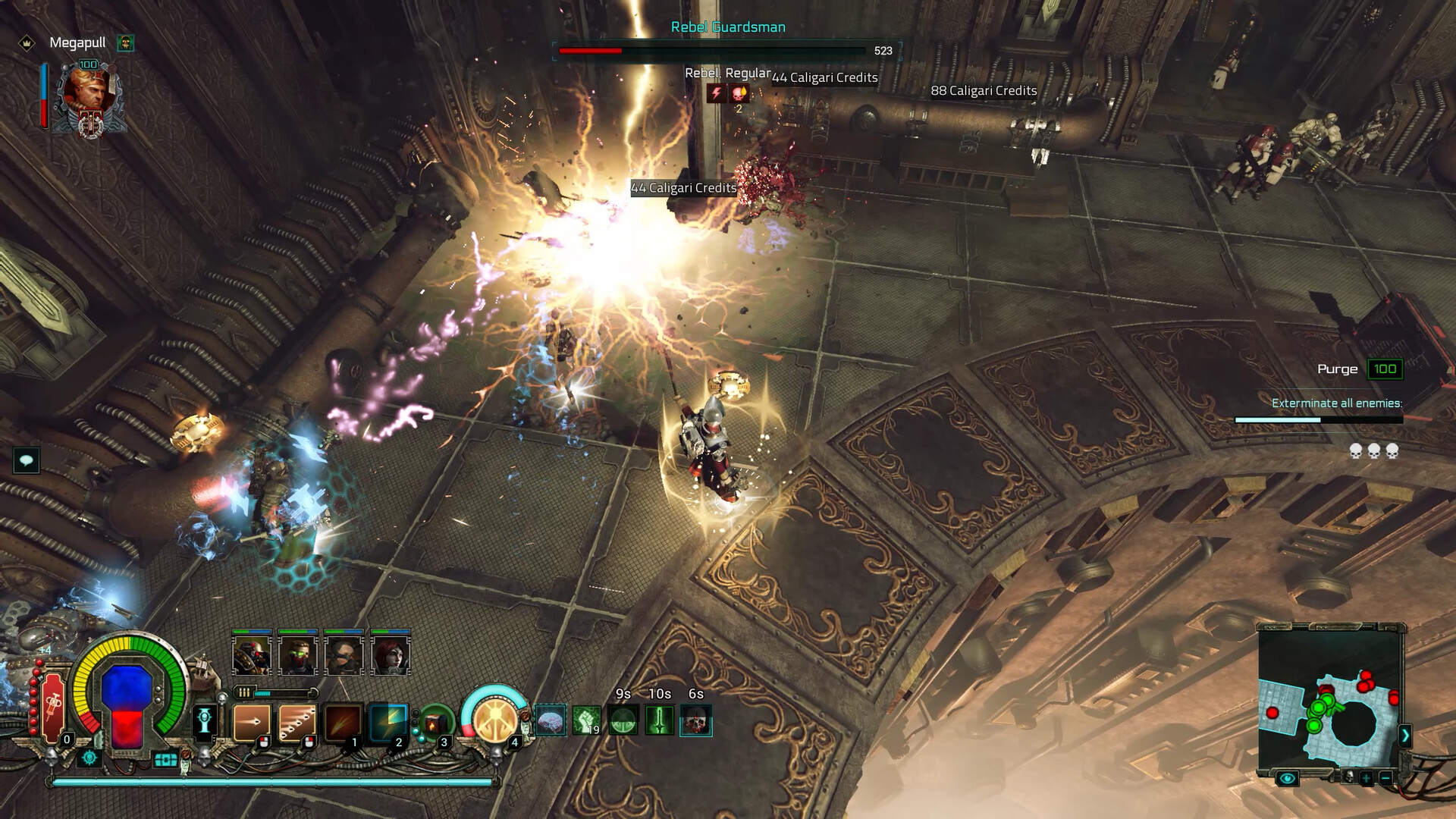Screen dimensions: 1456x819
Task: Click the pink brain buff icon
Action: 551,720
